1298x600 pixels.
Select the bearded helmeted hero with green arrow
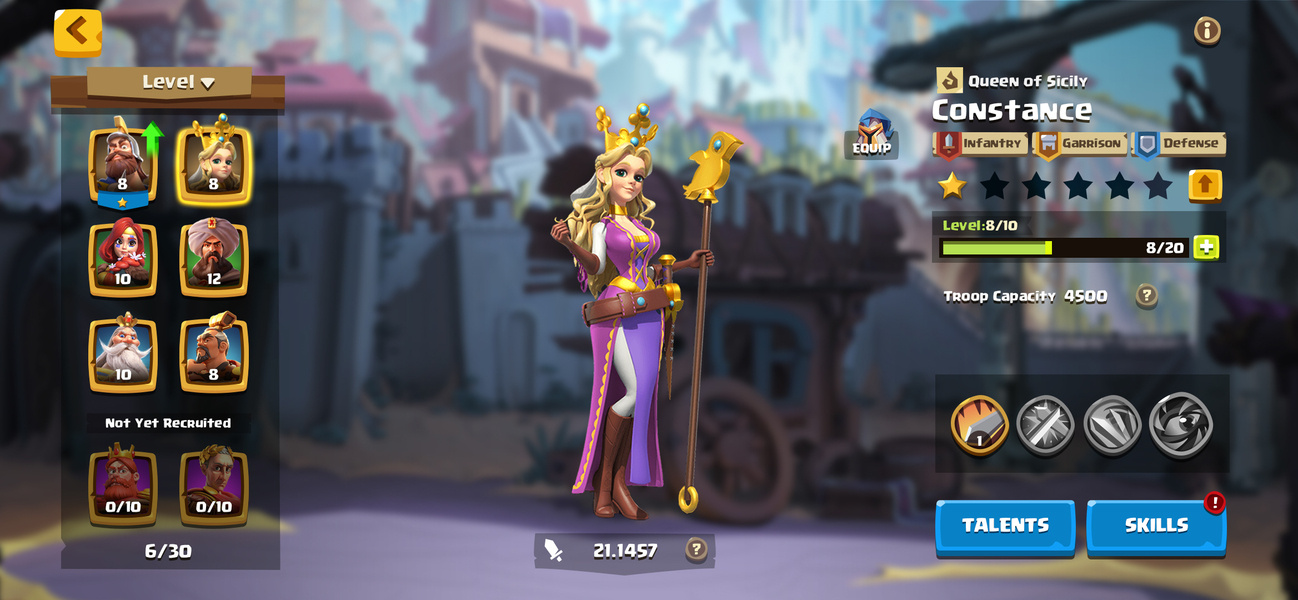[x=123, y=162]
